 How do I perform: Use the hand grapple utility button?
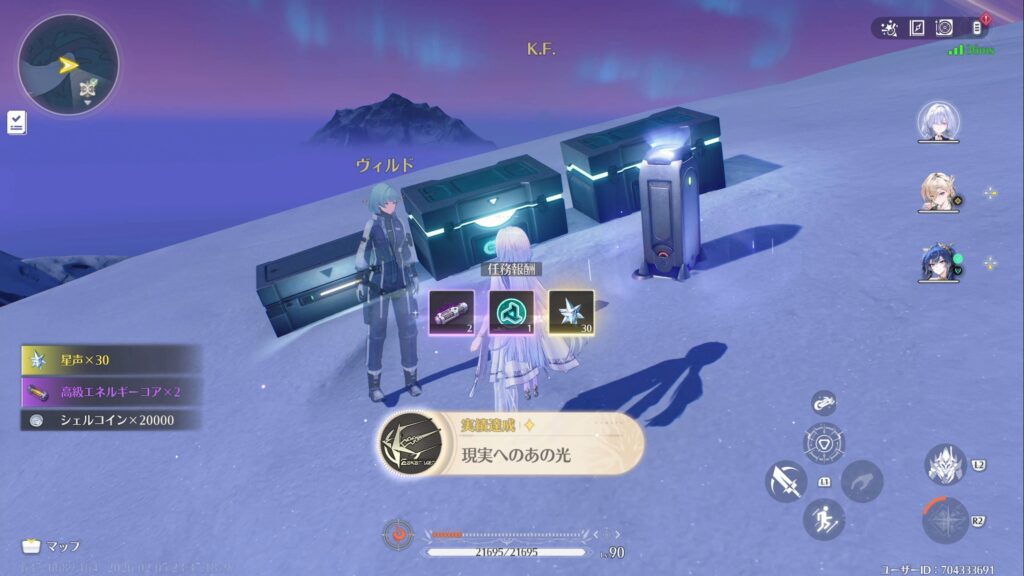click(x=861, y=481)
